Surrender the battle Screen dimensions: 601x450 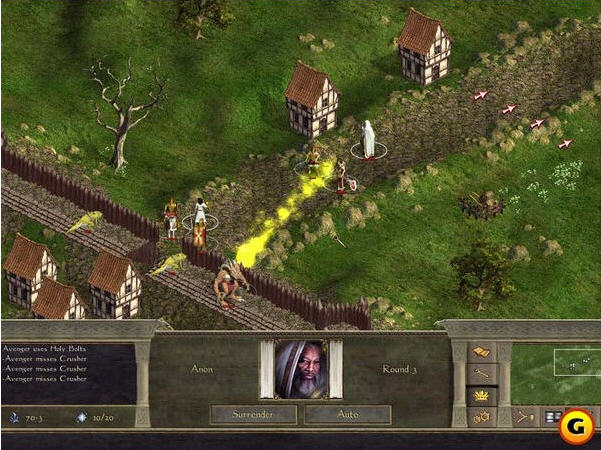[254, 413]
